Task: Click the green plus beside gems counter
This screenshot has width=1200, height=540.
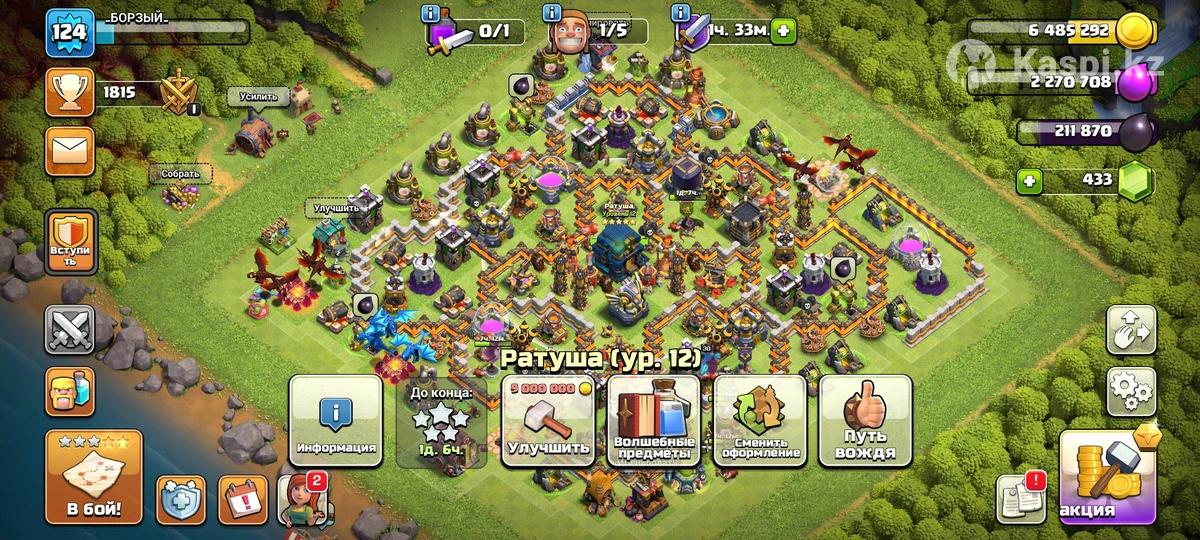Action: (1029, 182)
